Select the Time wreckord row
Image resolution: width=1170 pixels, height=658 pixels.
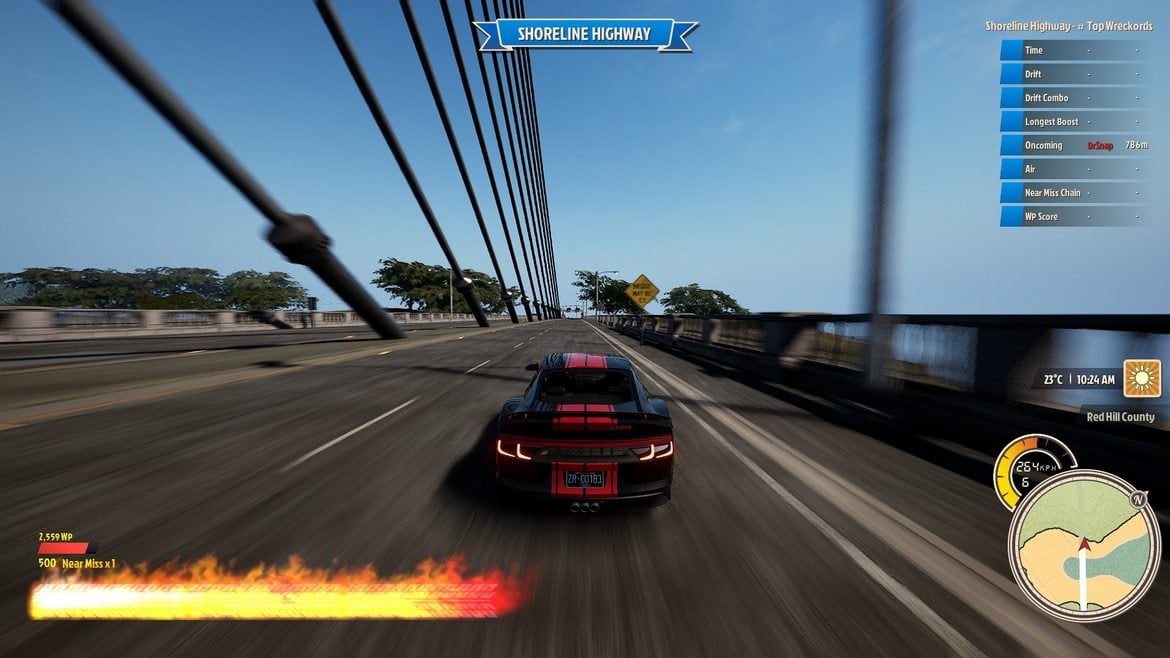pos(1075,50)
